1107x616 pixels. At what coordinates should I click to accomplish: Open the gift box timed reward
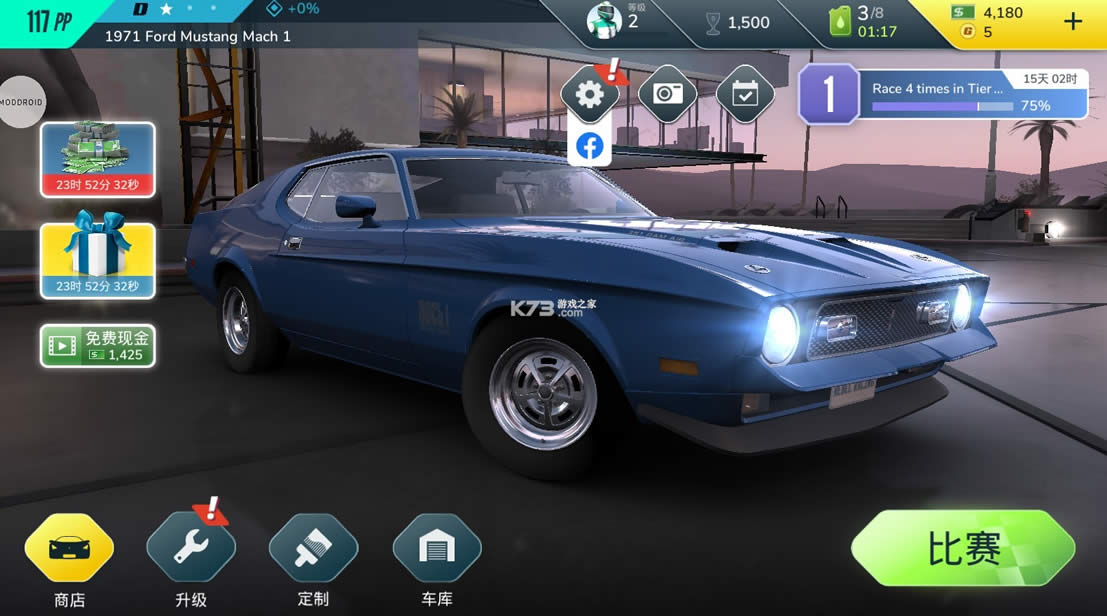(x=98, y=261)
